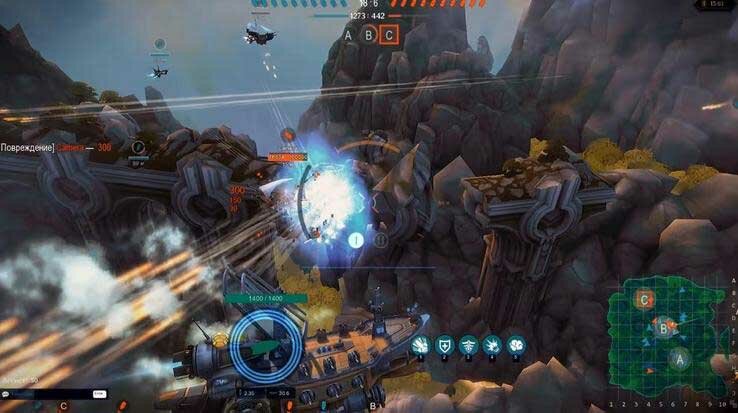Click the B capture point indicator at top

point(368,35)
